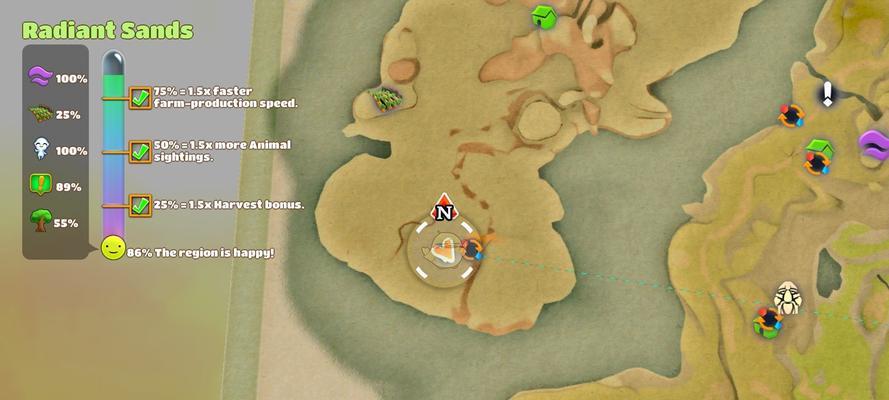Select the tree stat icon at 55%
This screenshot has height=400, width=889.
[40, 222]
